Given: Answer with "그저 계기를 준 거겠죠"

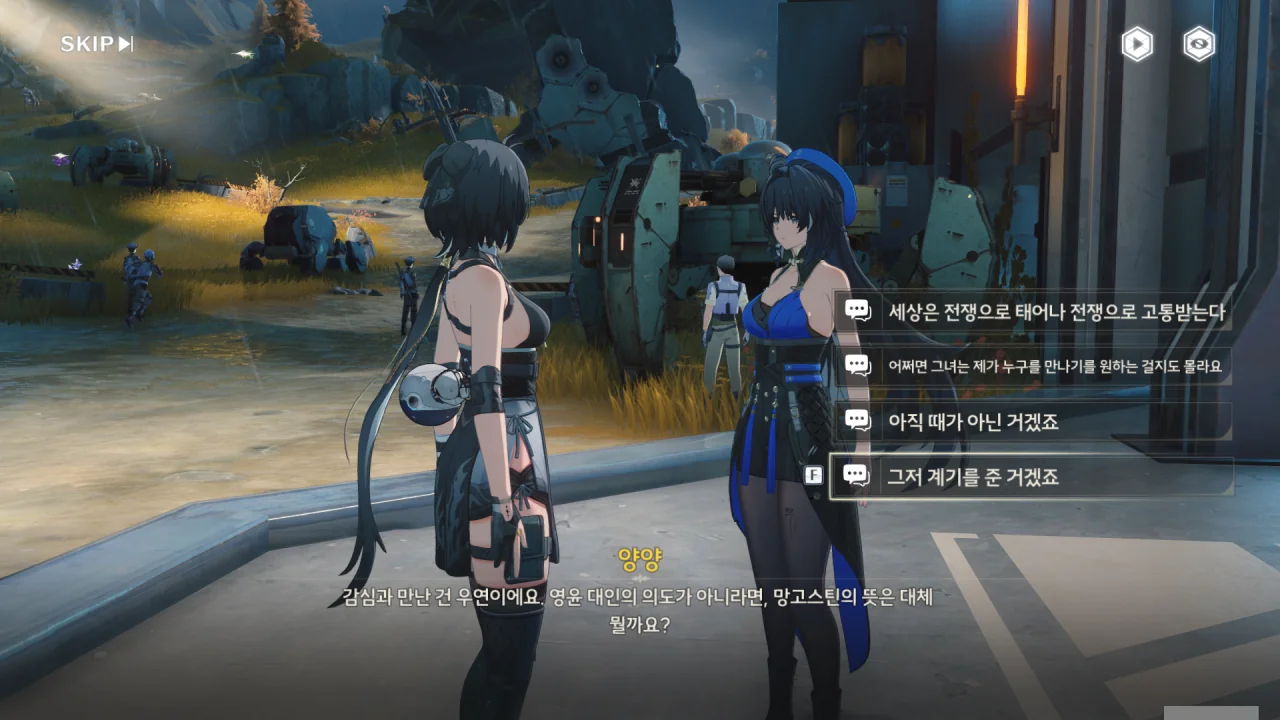Looking at the screenshot, I should point(1033,477).
